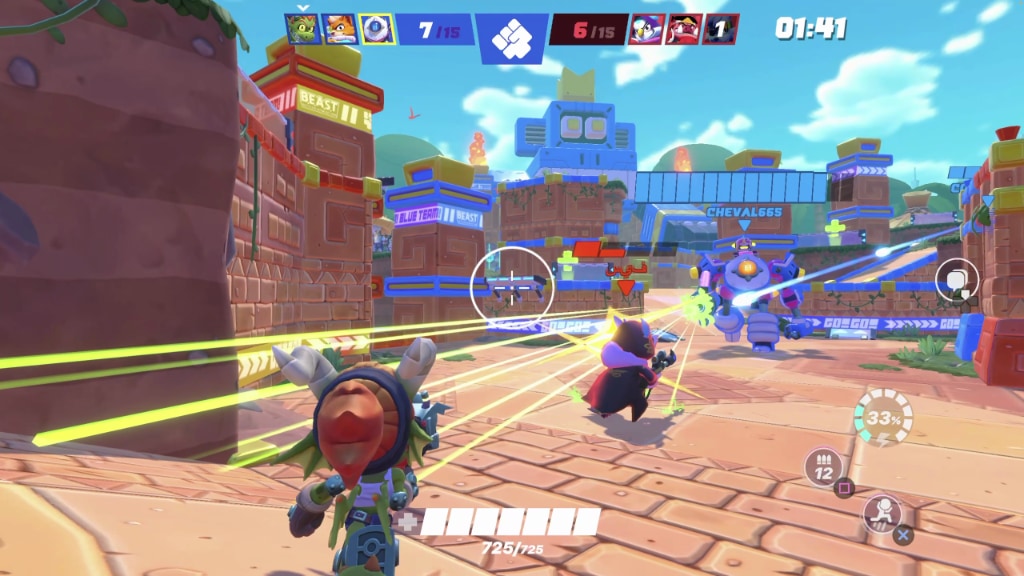
Task: Select the green dragon teammate portrait
Action: [302, 29]
